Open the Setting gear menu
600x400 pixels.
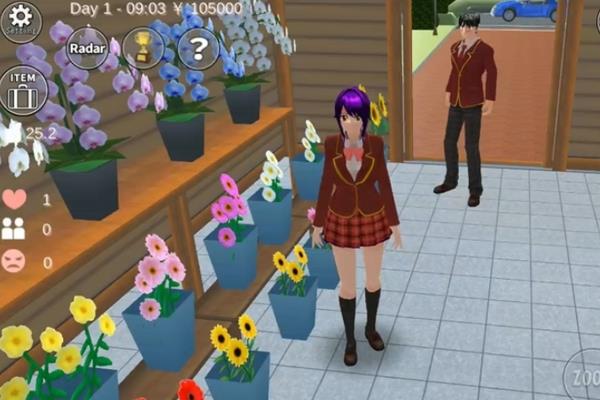(x=21, y=20)
